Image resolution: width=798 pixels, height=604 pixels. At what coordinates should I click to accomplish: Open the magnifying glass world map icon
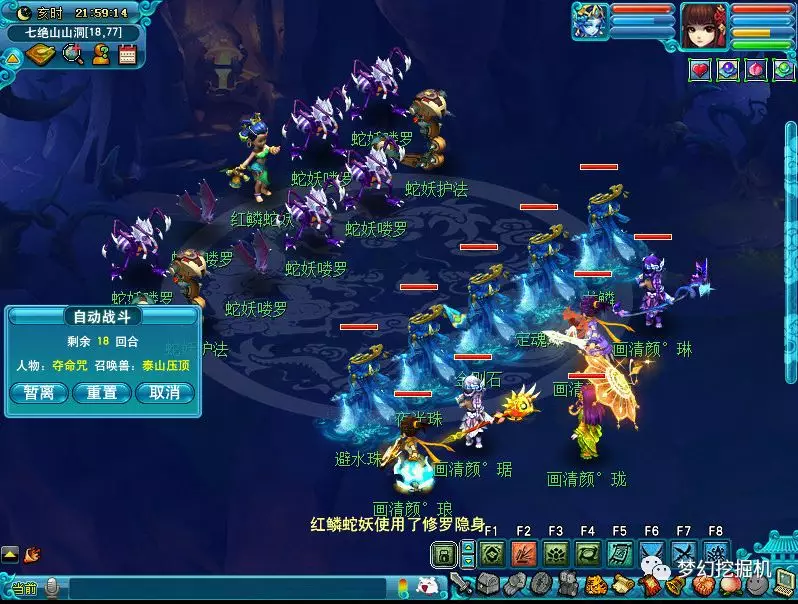click(x=73, y=55)
